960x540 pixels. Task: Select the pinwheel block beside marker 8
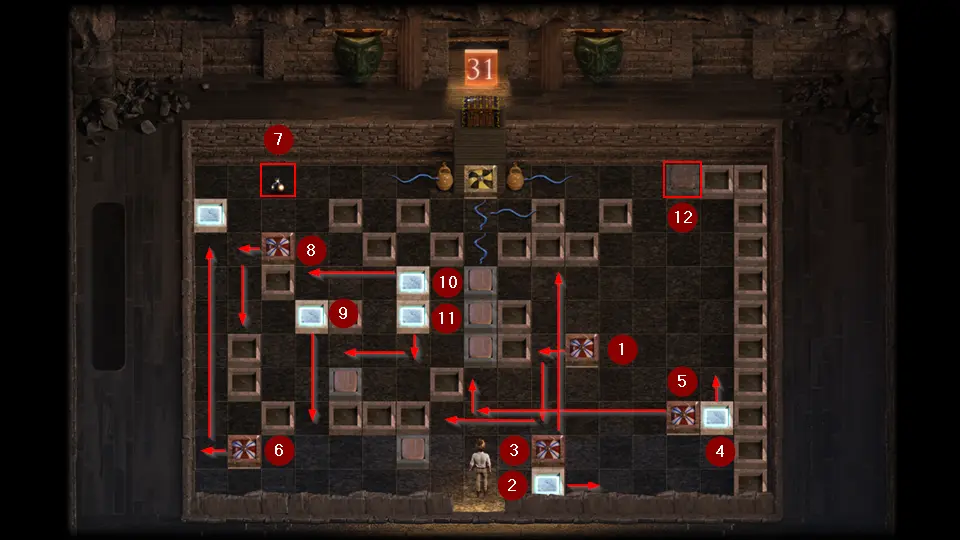pos(278,247)
